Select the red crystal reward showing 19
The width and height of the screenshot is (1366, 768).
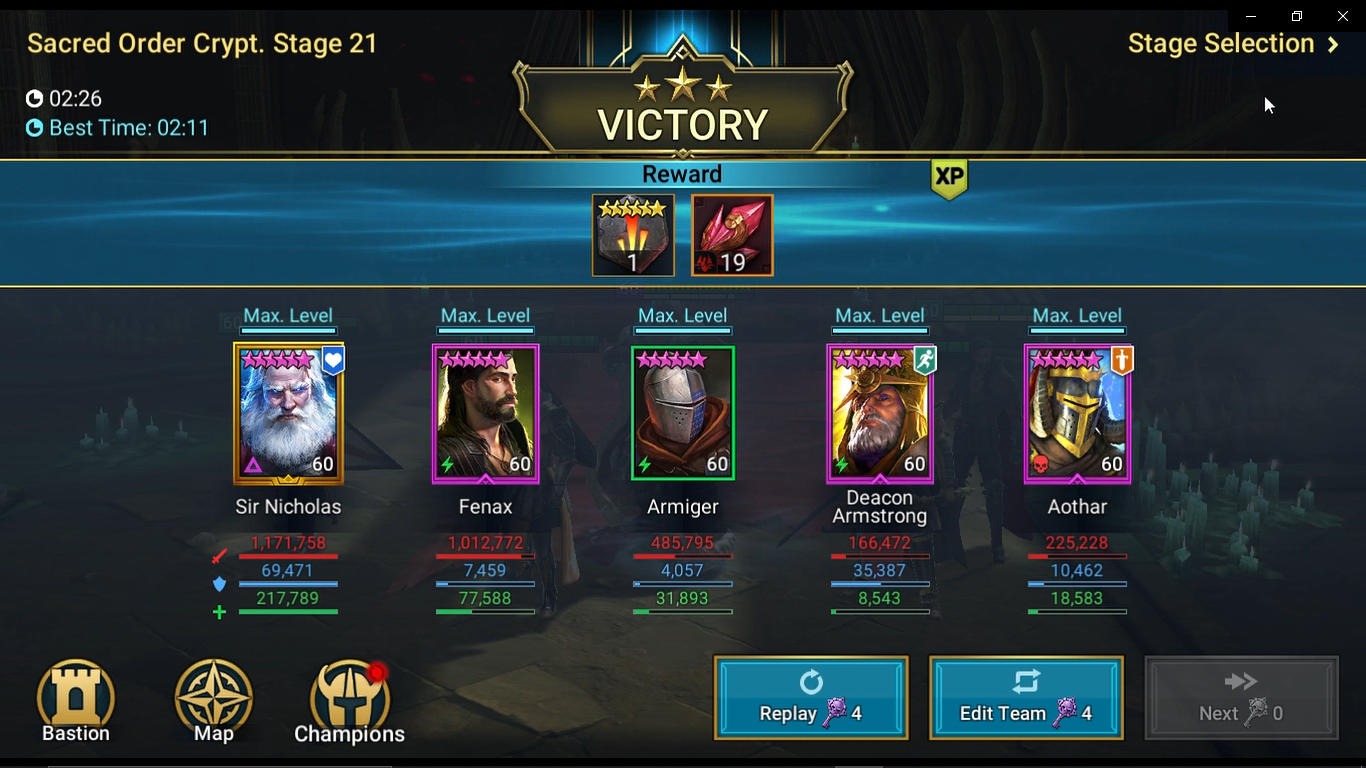[x=731, y=234]
